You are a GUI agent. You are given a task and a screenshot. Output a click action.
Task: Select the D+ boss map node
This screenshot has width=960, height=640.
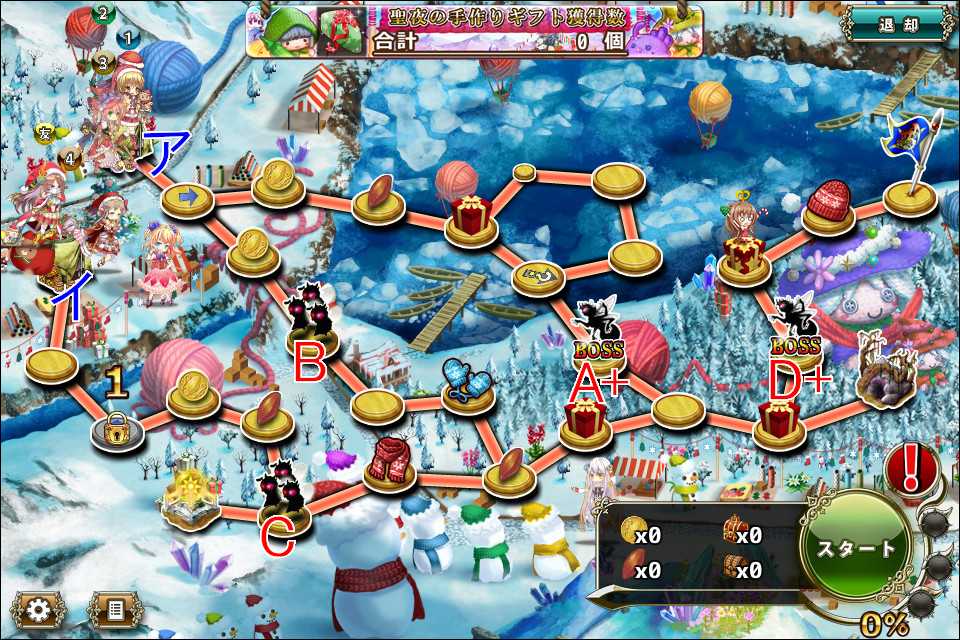795,335
